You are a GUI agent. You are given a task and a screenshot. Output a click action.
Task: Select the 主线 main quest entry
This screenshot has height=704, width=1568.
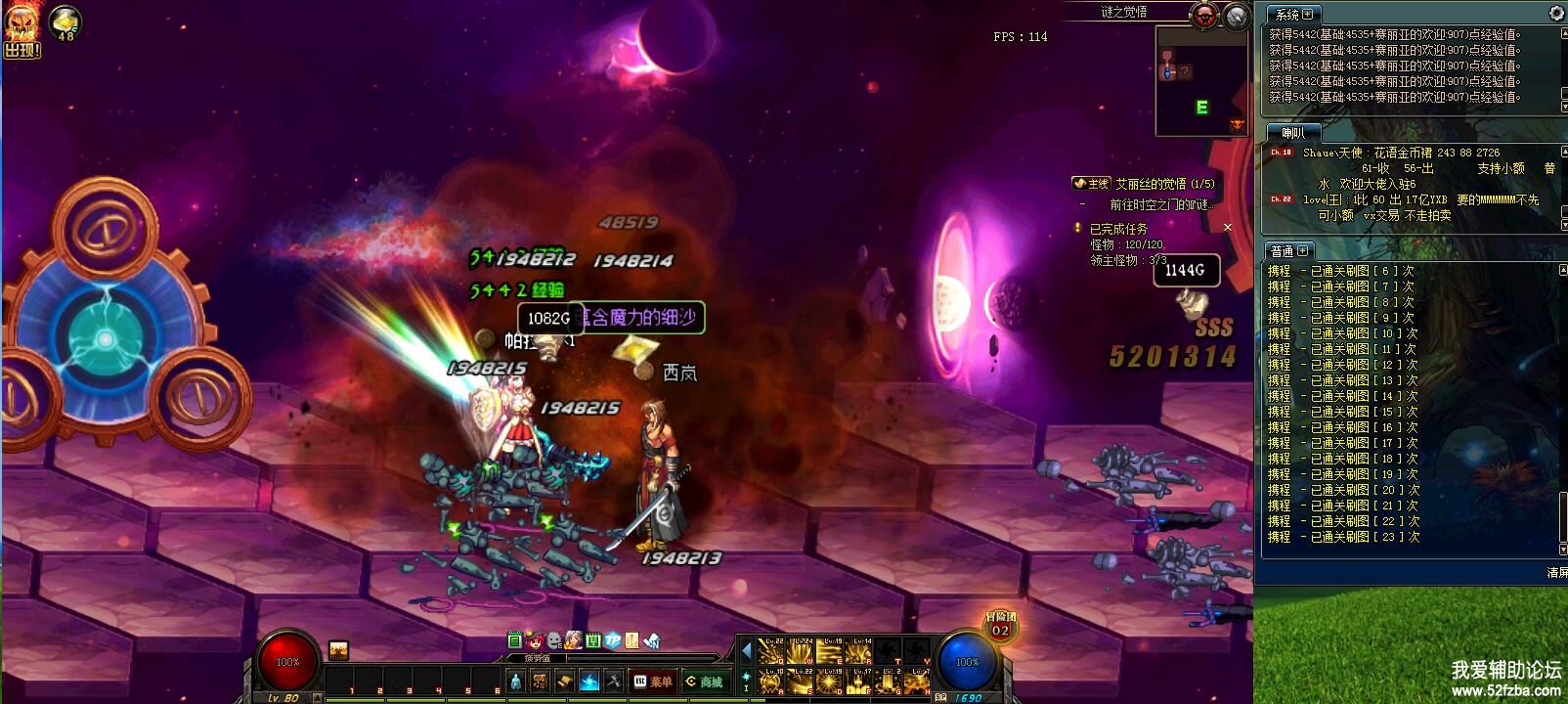pos(1092,184)
